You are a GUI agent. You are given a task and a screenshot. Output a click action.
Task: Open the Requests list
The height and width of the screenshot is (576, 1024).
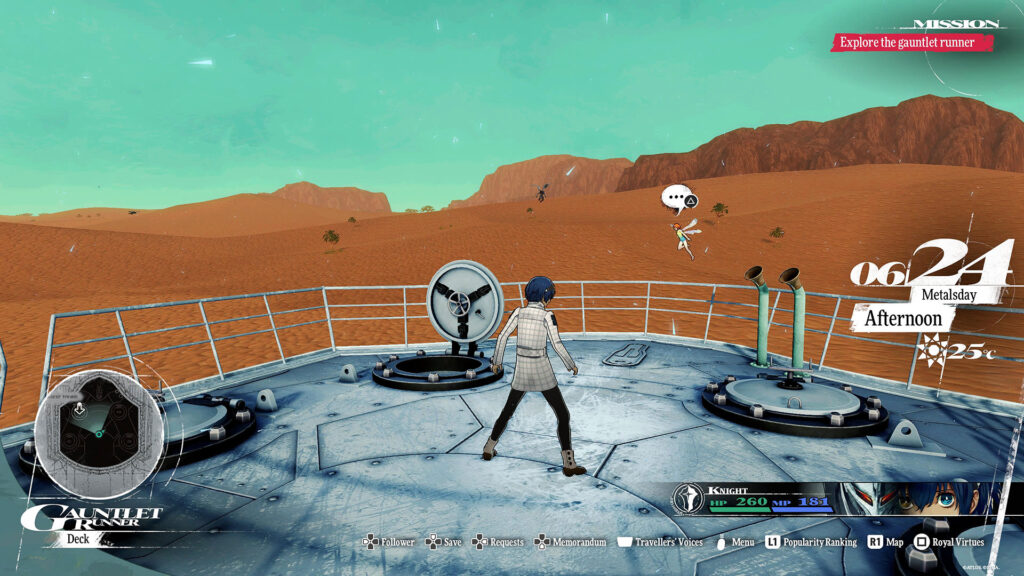498,542
